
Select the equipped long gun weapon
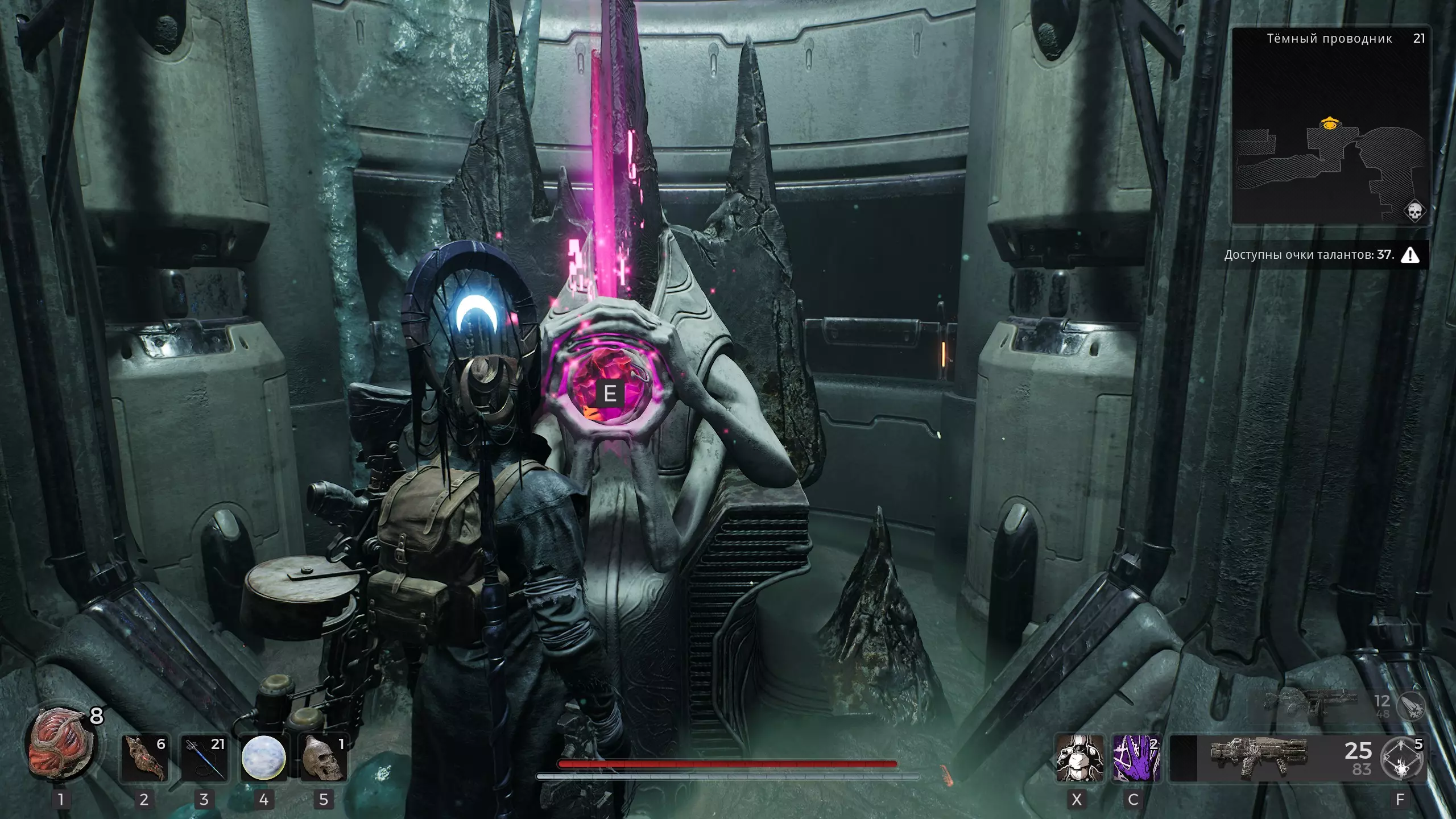pos(1259,758)
